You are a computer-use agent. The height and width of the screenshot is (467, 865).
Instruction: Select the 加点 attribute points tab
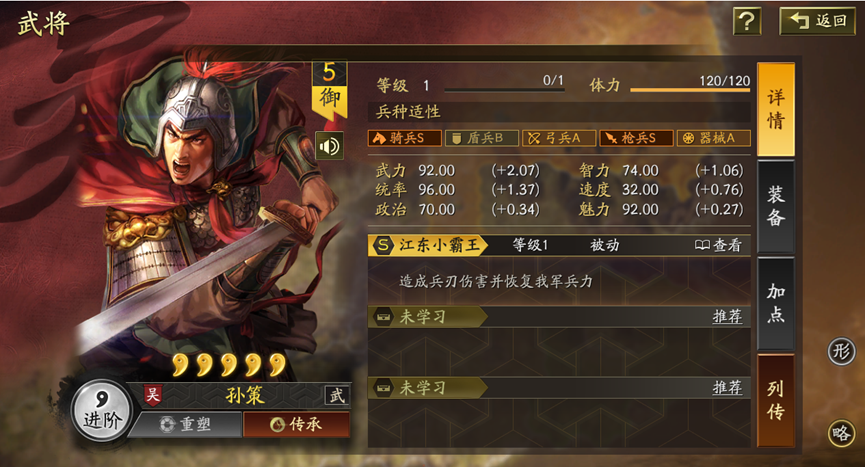776,302
